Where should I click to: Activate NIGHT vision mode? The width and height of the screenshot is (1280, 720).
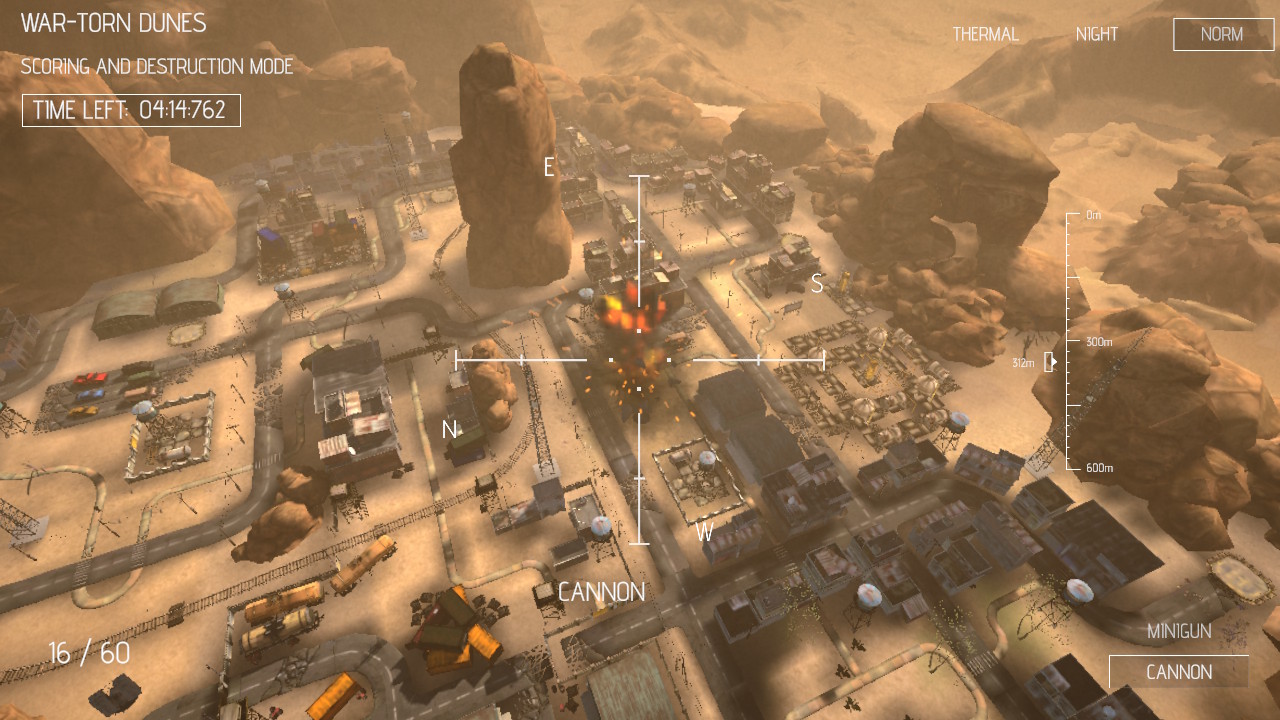[x=1096, y=34]
